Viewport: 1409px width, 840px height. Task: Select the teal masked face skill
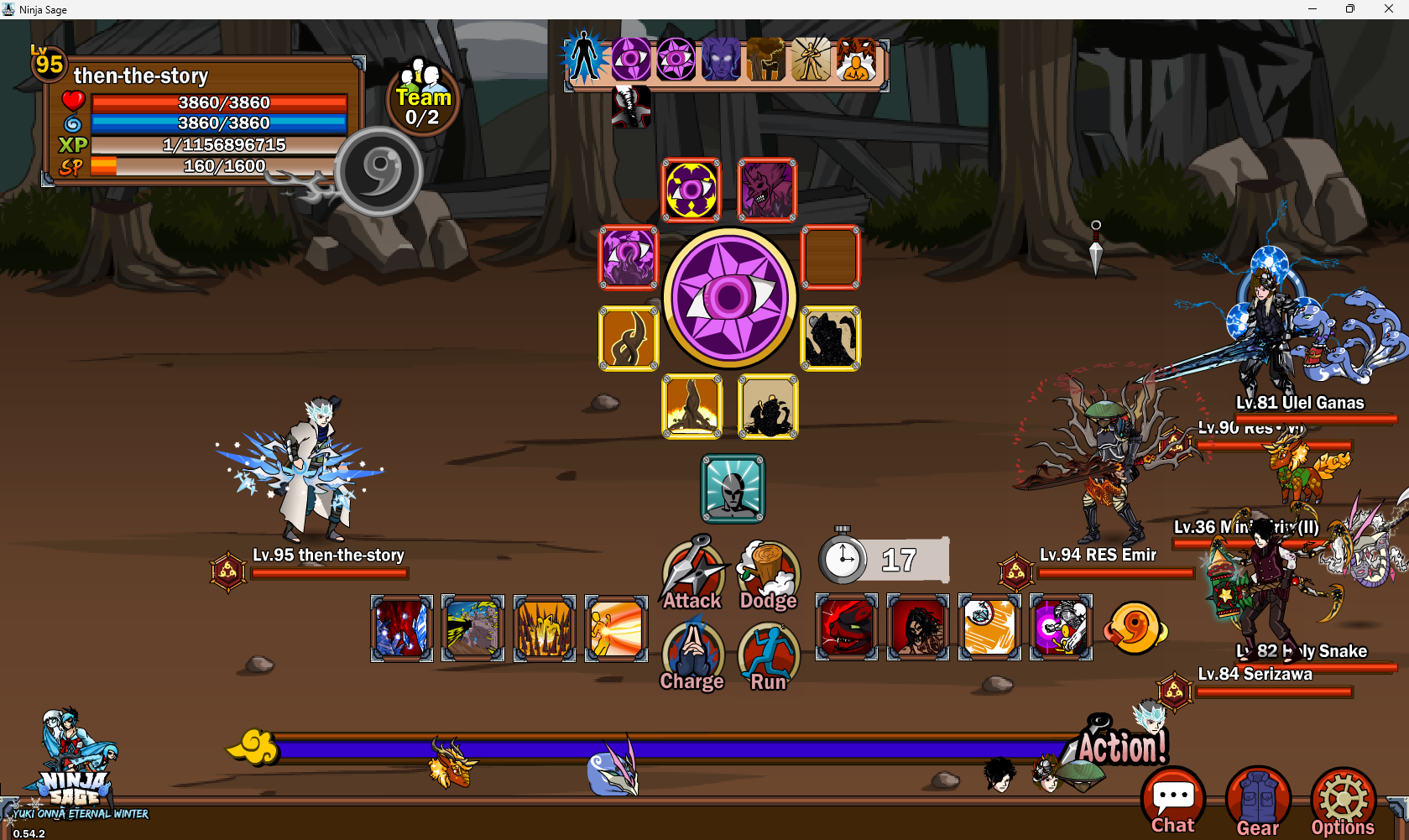pos(733,488)
